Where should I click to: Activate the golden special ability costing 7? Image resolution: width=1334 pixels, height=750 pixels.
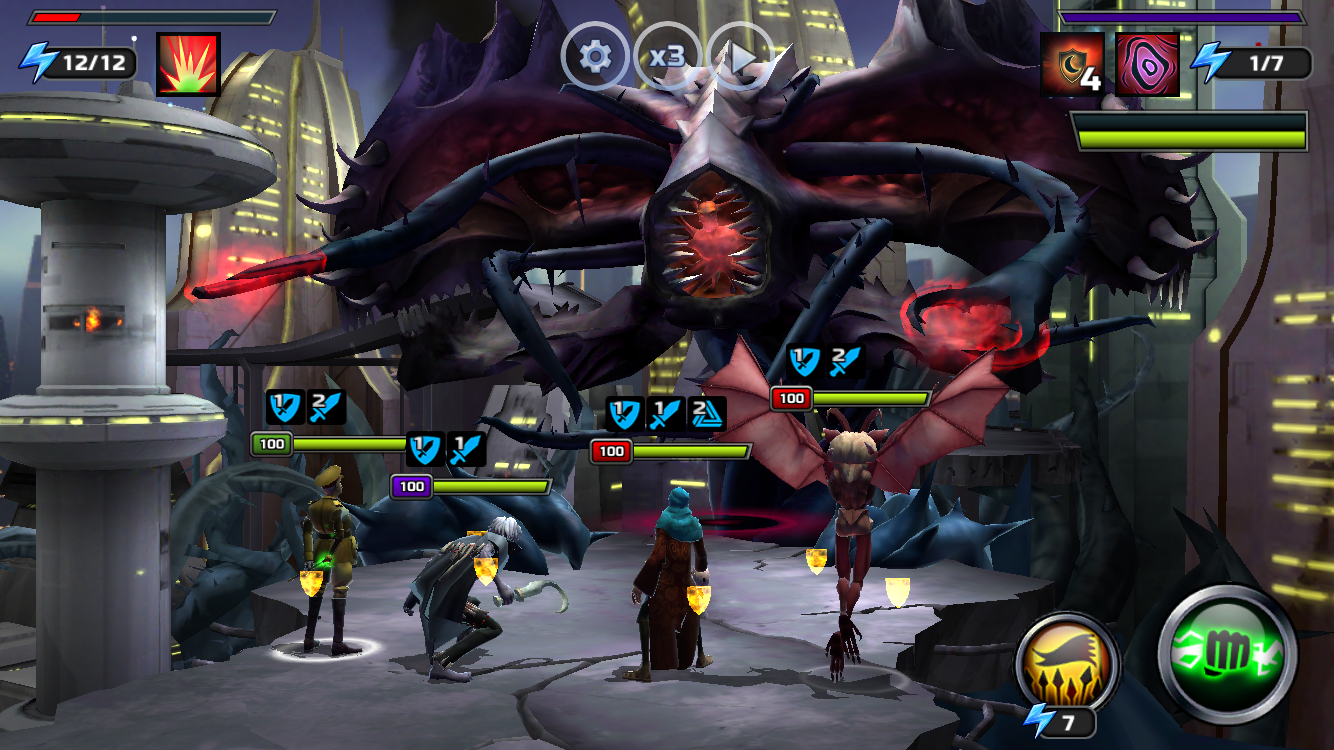pyautogui.click(x=1061, y=665)
